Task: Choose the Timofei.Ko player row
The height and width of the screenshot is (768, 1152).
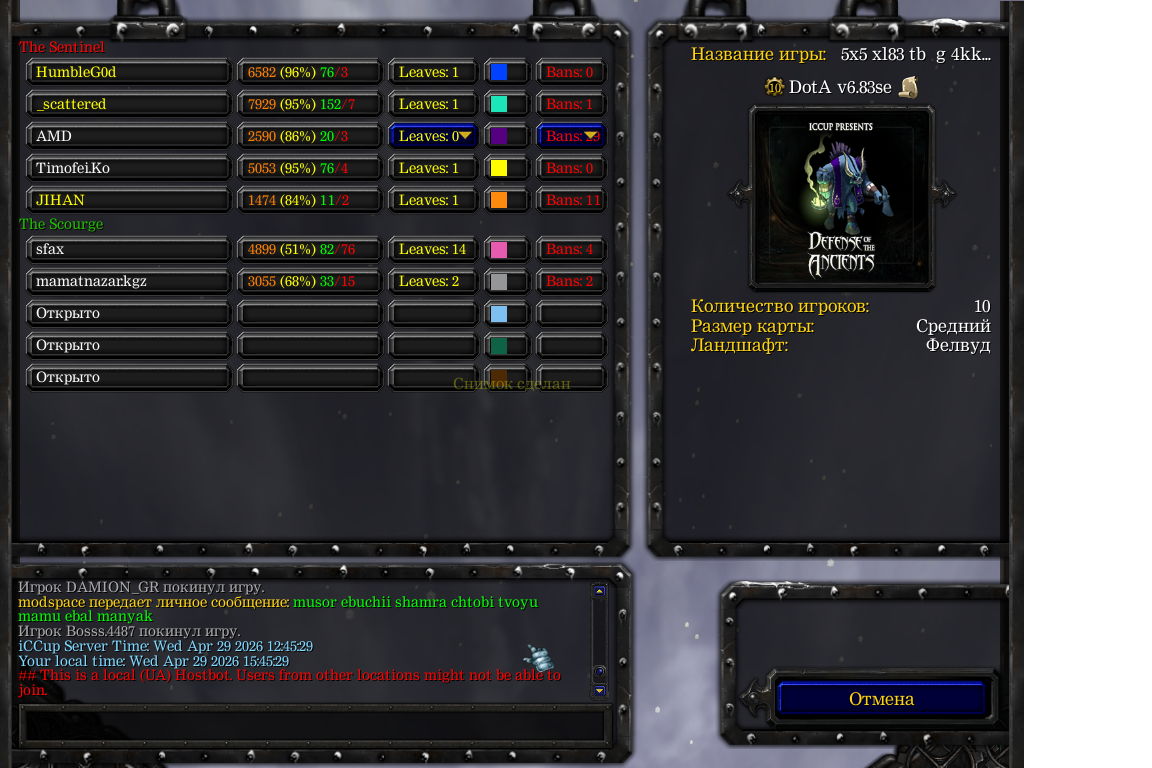Action: 129,168
